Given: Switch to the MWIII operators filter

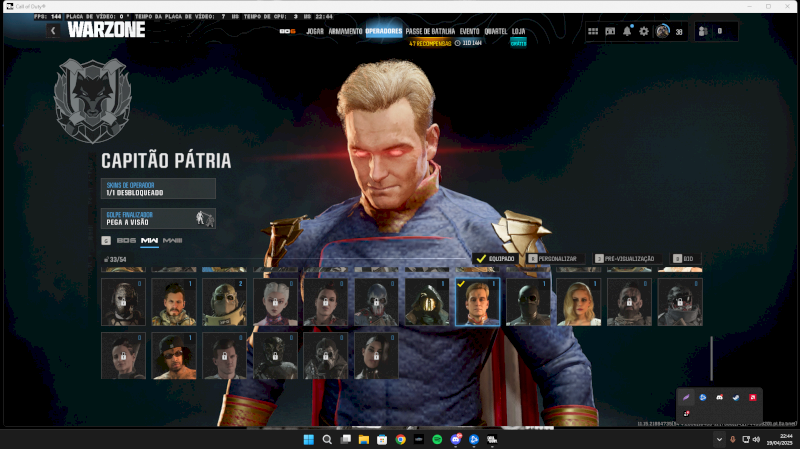Looking at the screenshot, I should [173, 241].
